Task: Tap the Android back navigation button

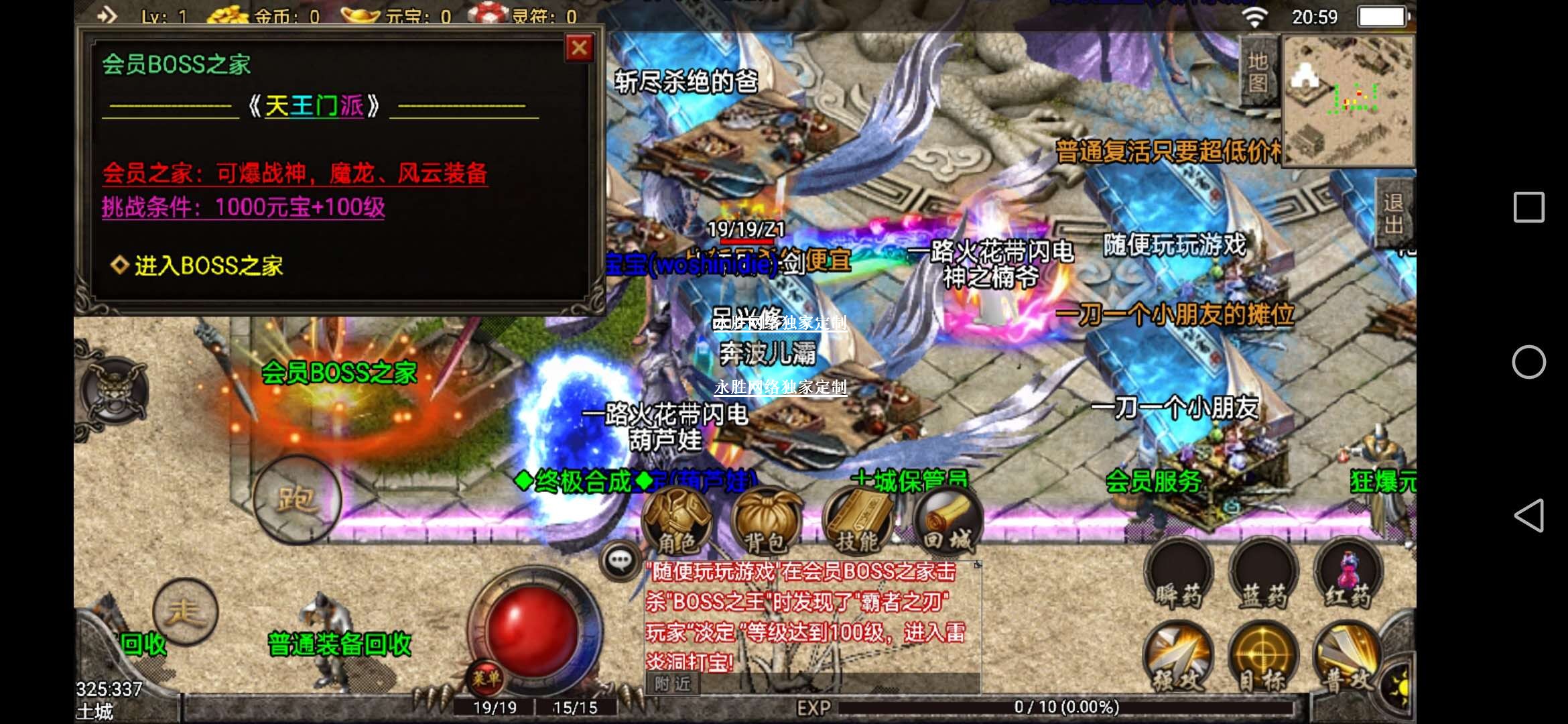Action: click(x=1528, y=516)
